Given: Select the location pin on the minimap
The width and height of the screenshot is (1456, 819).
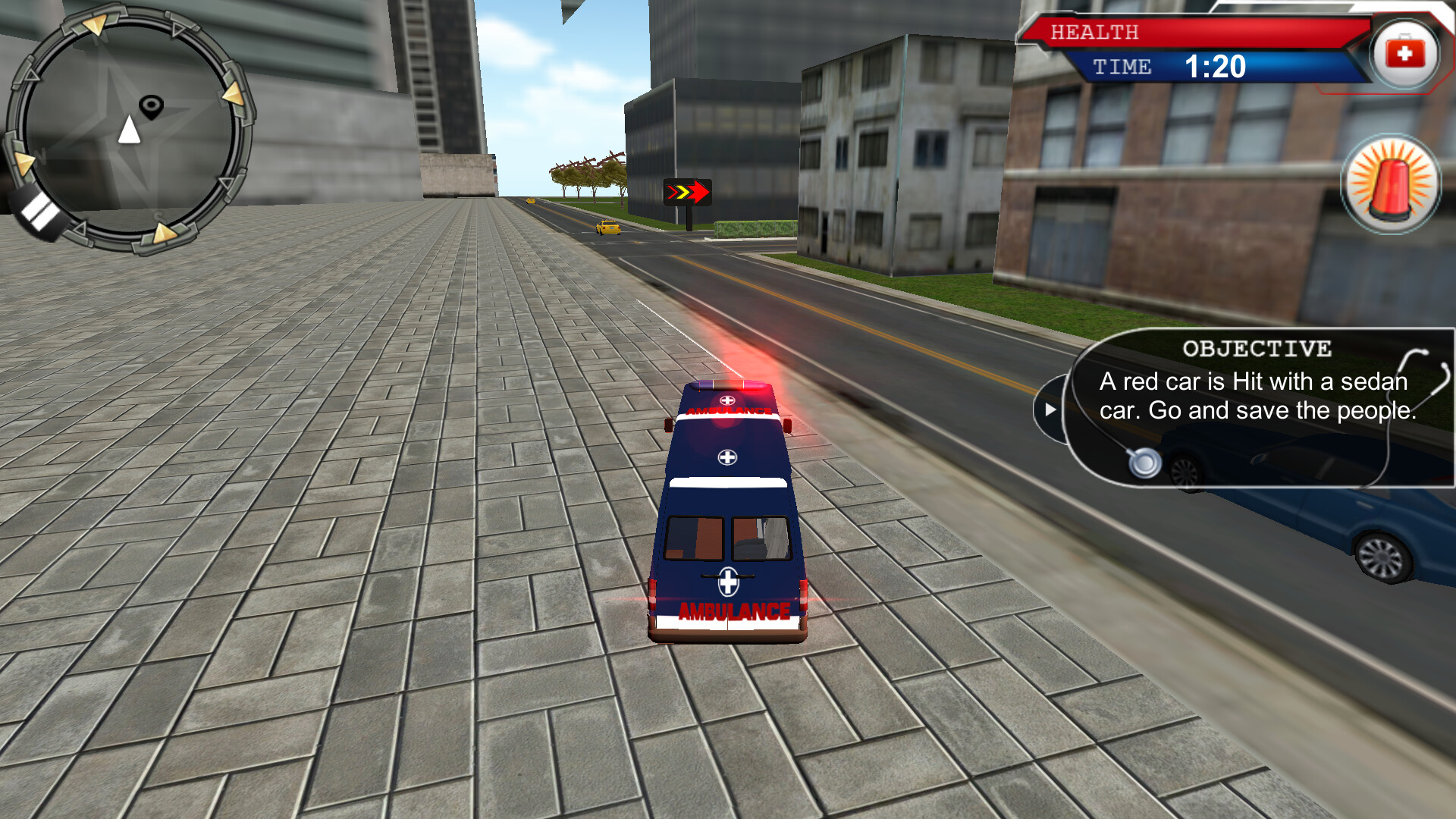Looking at the screenshot, I should pos(152,105).
